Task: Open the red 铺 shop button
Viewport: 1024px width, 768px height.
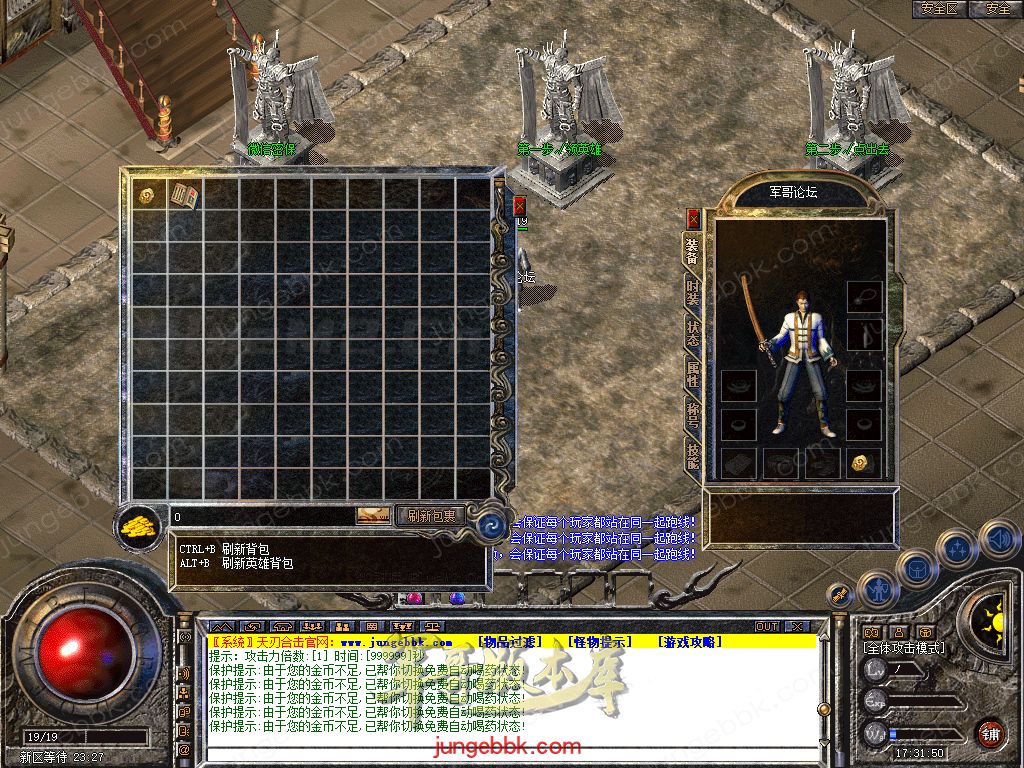Action: click(x=989, y=732)
